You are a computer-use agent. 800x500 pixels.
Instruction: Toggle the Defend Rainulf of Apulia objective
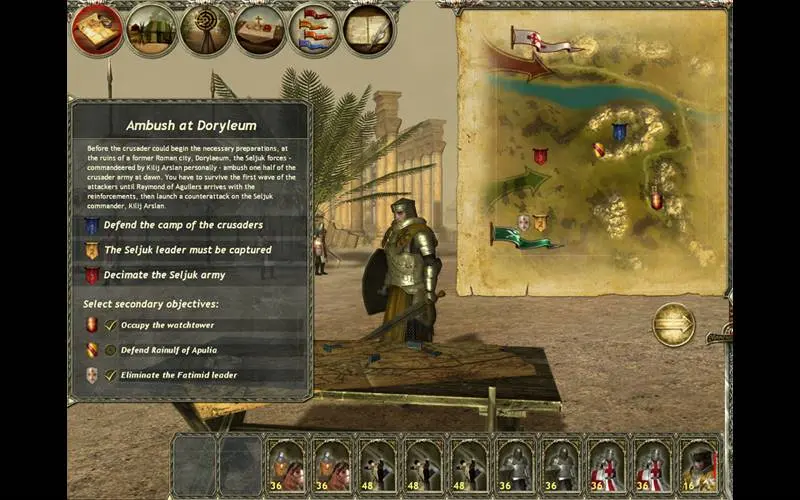(111, 350)
